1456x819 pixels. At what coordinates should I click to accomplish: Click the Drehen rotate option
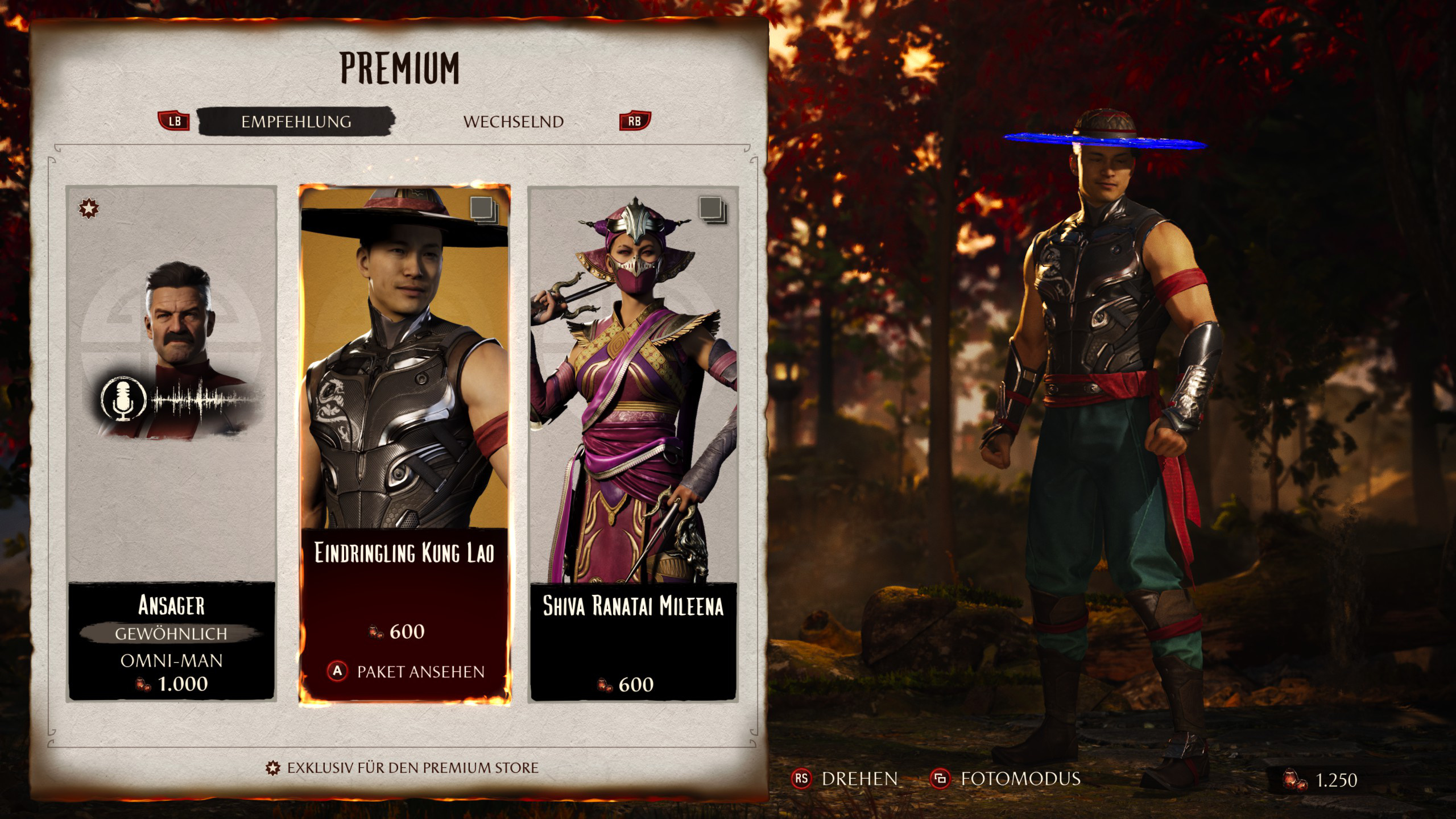[x=845, y=779]
